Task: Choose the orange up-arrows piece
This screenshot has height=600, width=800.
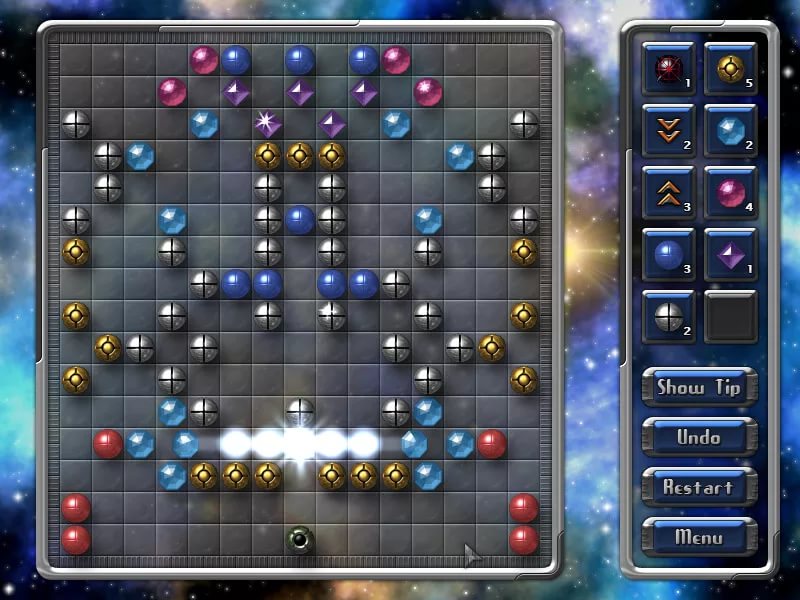Action: click(x=668, y=192)
